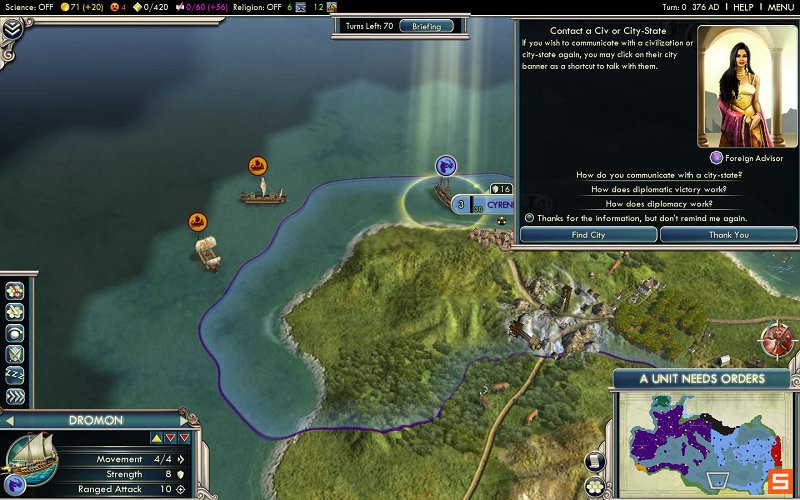Open the HELP menu
The width and height of the screenshot is (800, 500).
743,7
